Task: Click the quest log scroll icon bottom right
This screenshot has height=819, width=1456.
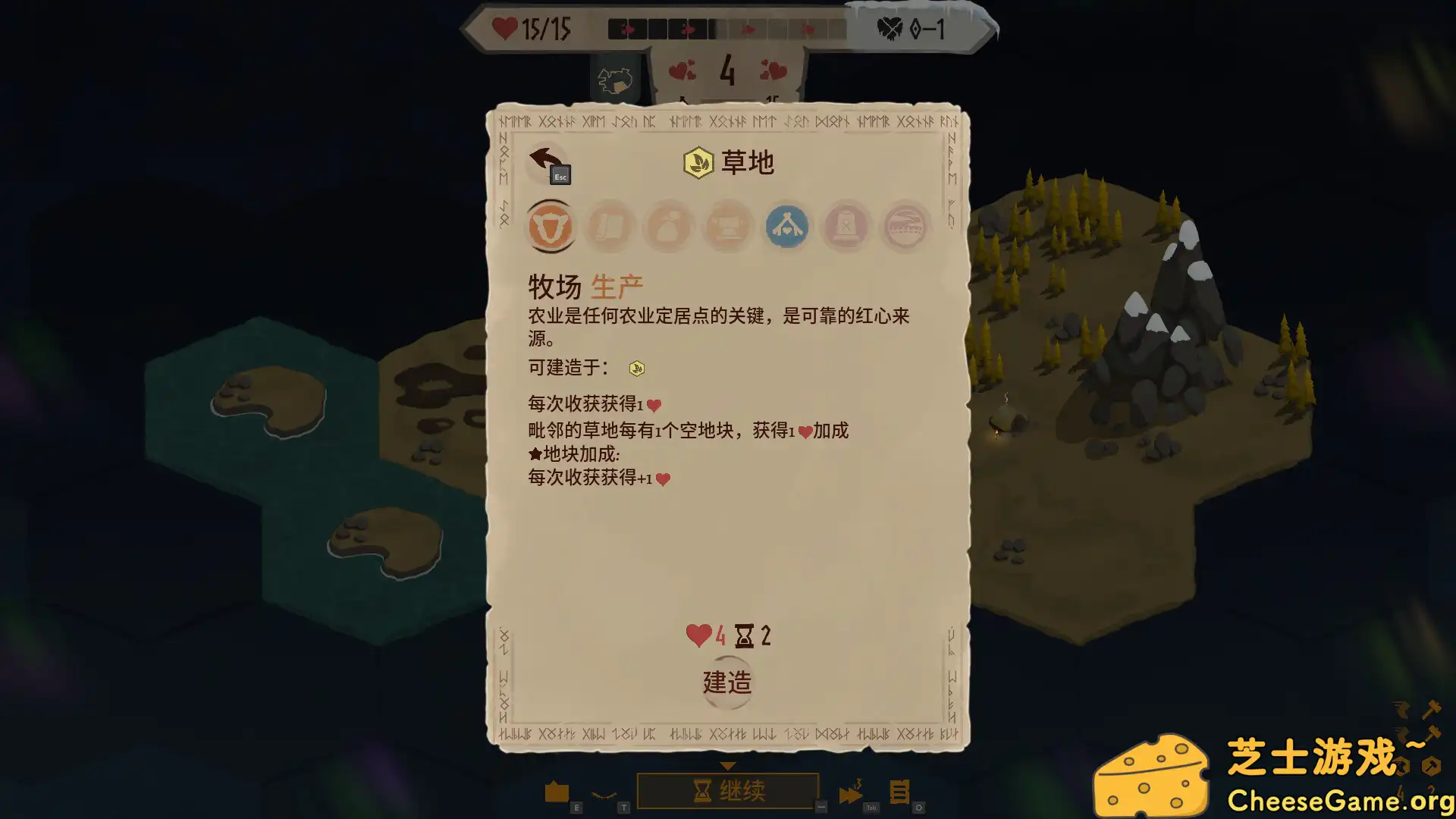Action: pyautogui.click(x=901, y=790)
